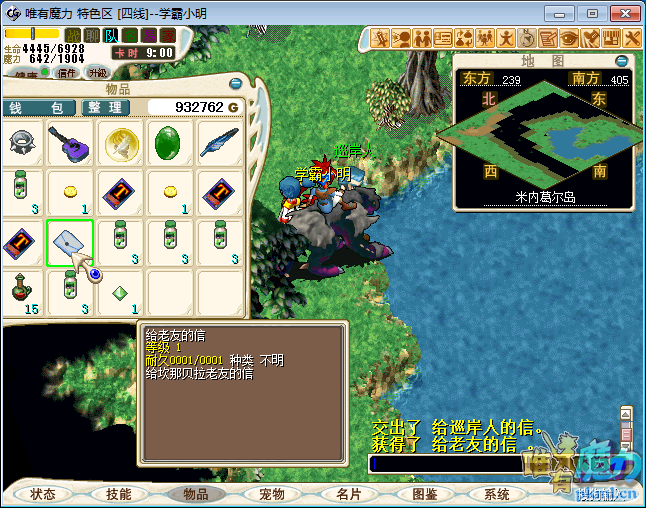
Task: Pick the spiked collar item slot
Action: click(x=21, y=144)
